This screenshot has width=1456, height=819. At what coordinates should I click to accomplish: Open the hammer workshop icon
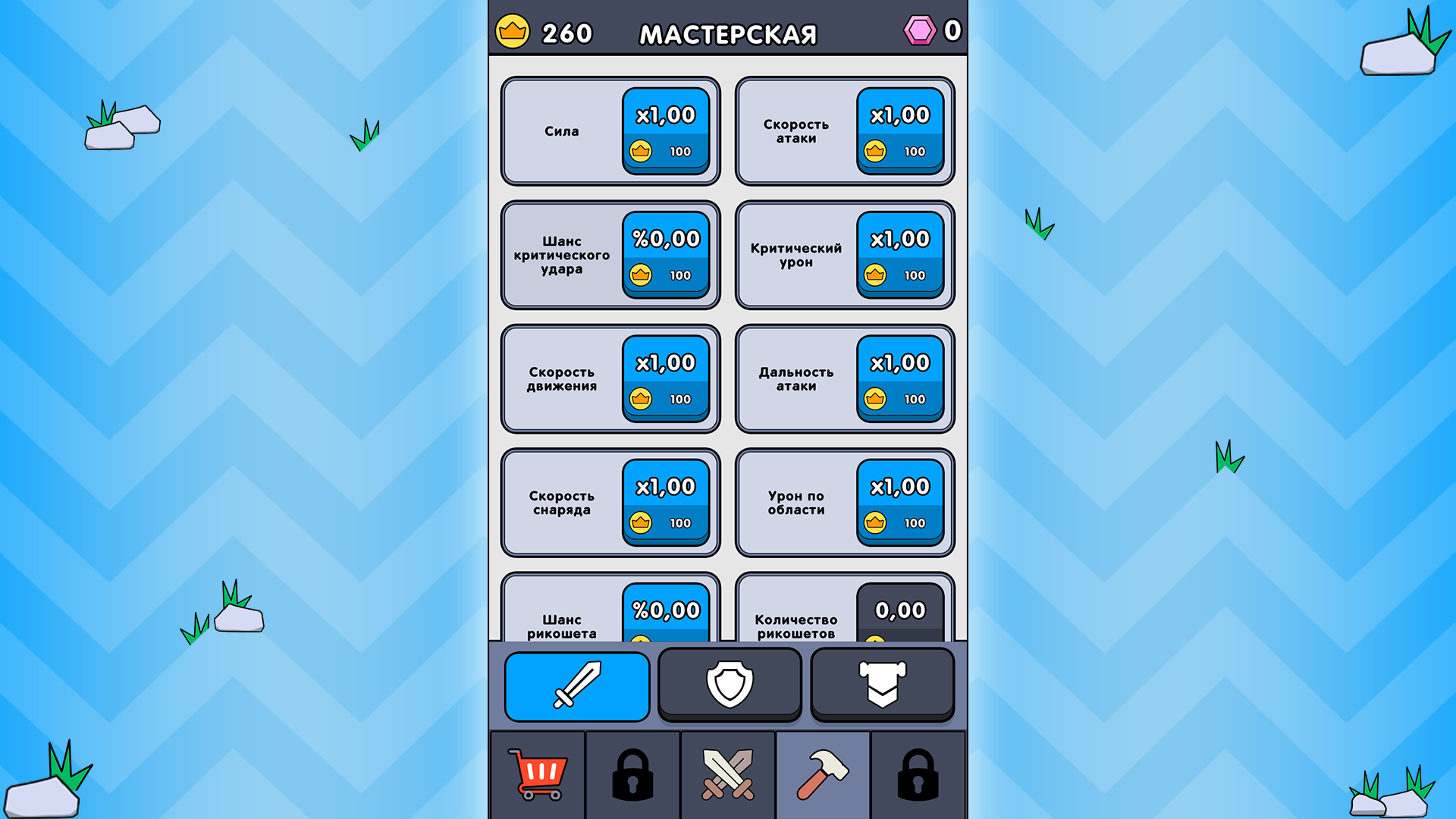[x=822, y=773]
